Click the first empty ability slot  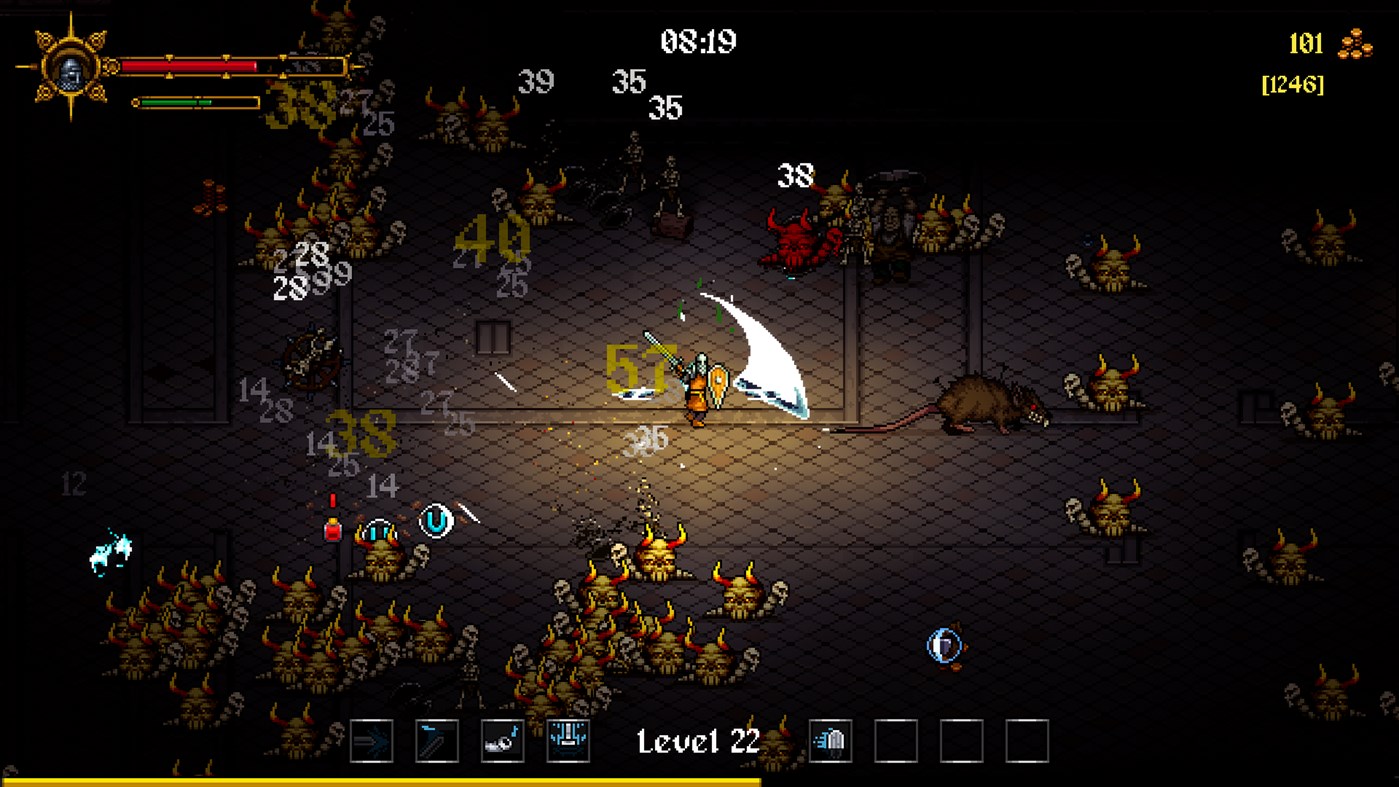click(x=896, y=740)
